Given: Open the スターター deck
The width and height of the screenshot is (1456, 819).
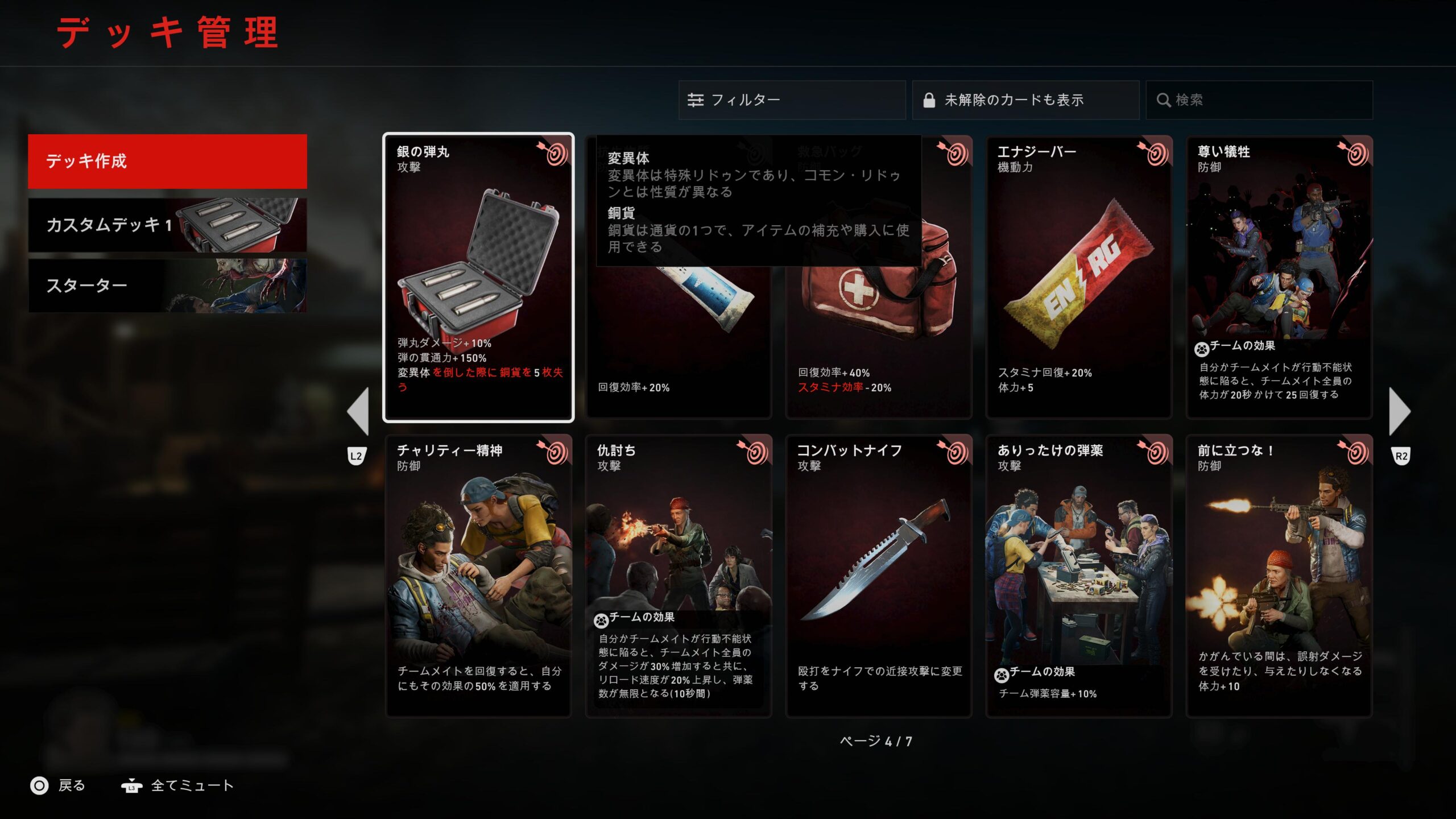Looking at the screenshot, I should click(x=167, y=286).
